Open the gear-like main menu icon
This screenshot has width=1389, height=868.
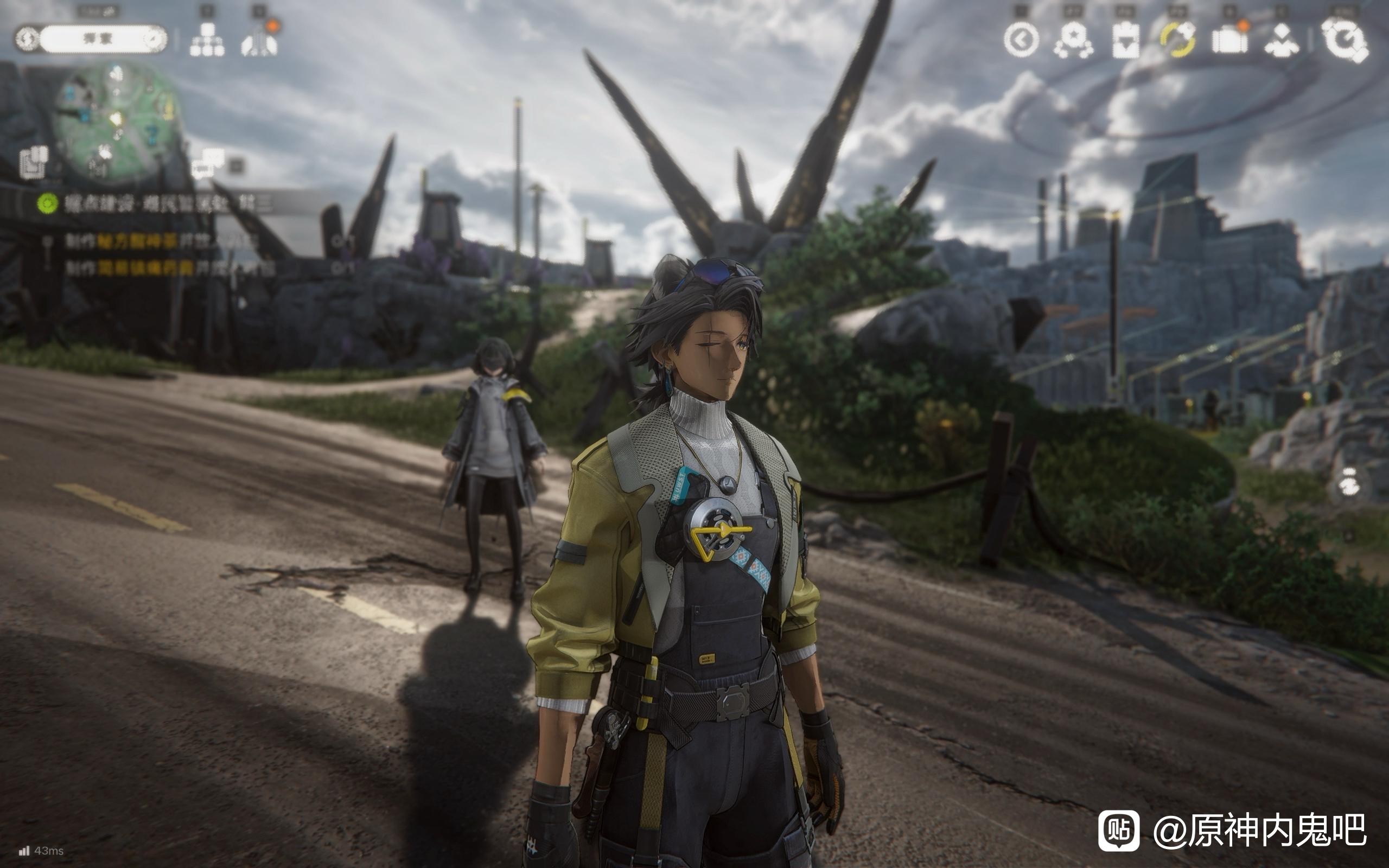coord(1344,40)
